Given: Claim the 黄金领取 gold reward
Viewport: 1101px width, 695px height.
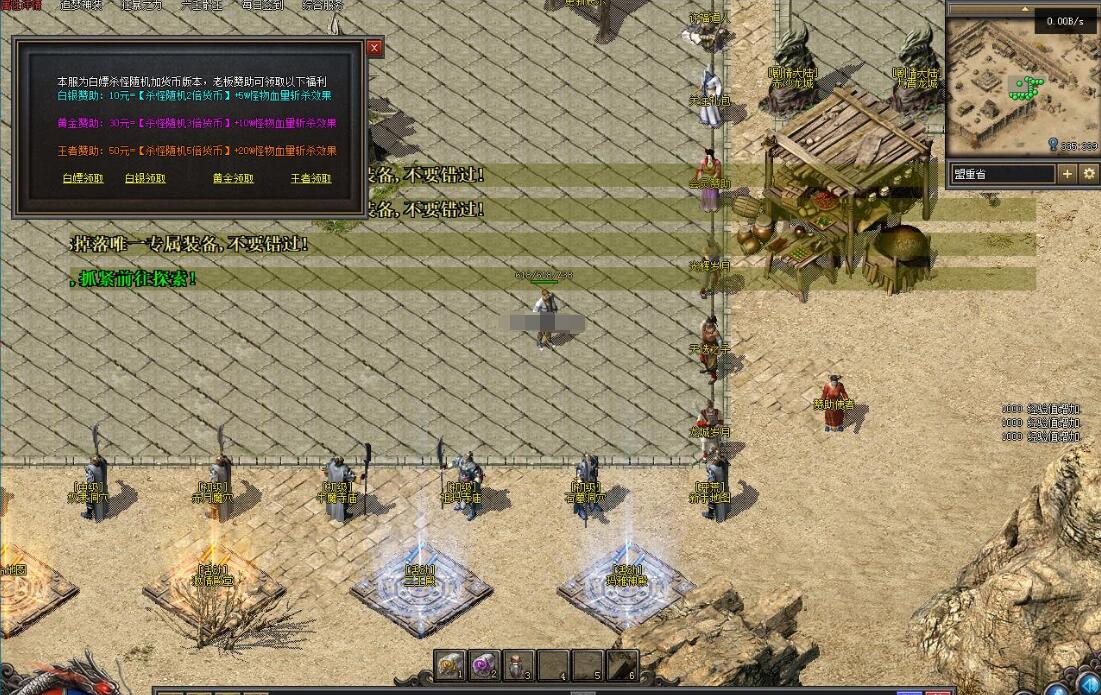Looking at the screenshot, I should pyautogui.click(x=232, y=179).
